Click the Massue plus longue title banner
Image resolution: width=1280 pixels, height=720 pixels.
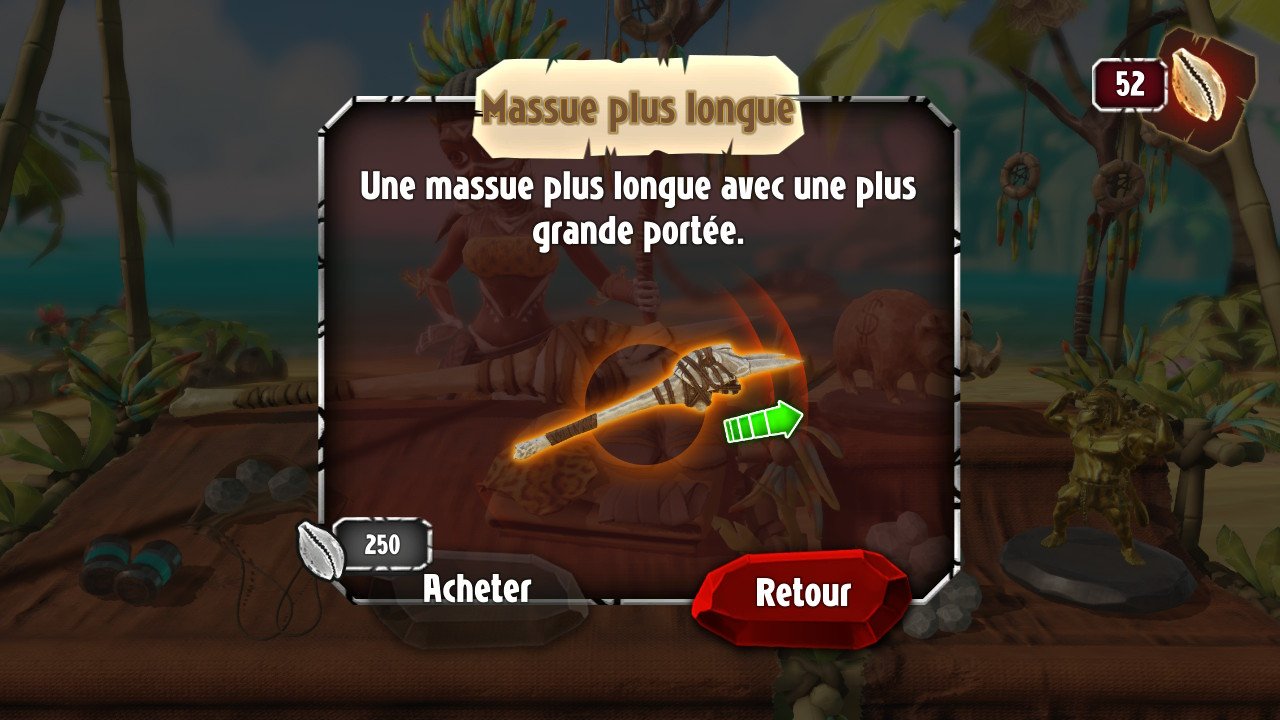[638, 110]
